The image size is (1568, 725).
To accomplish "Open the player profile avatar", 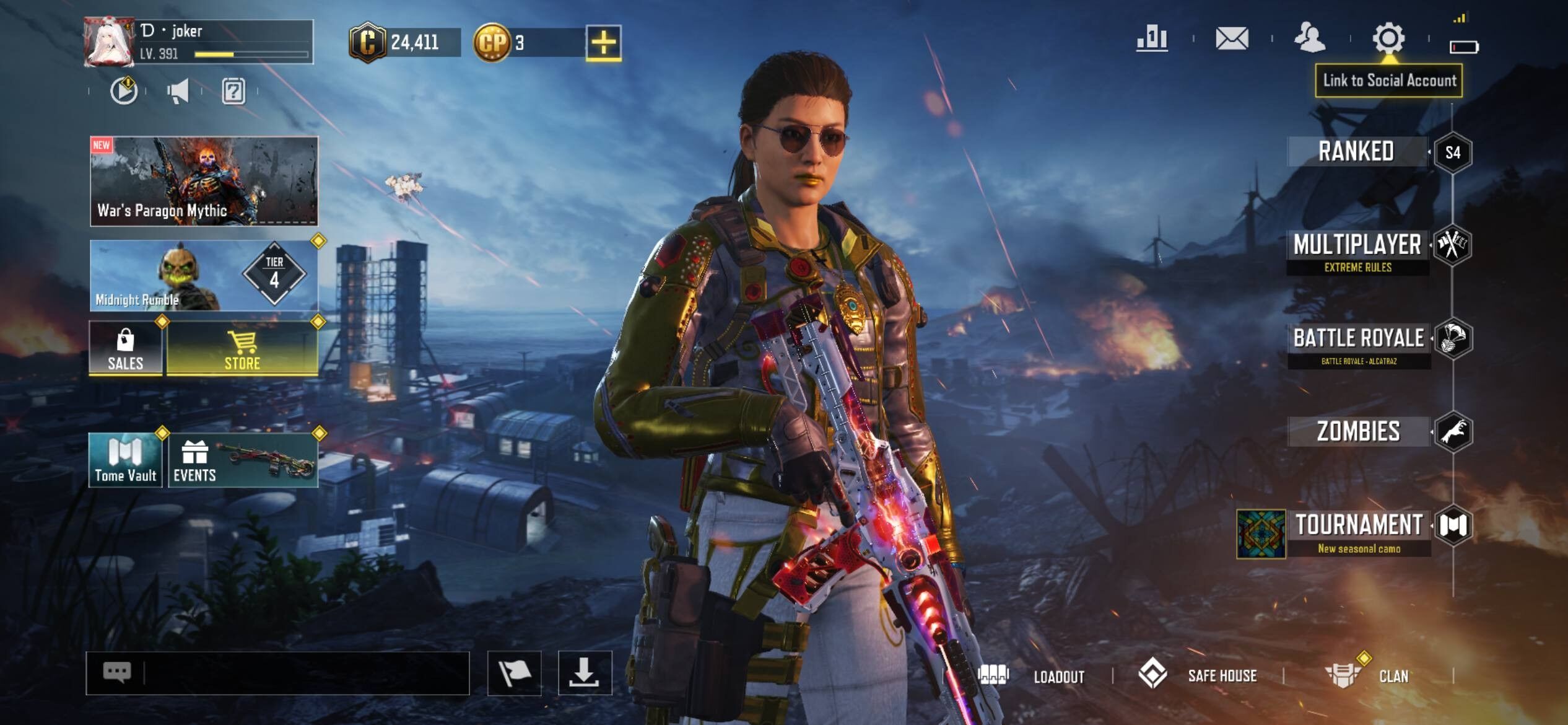I will pos(109,42).
